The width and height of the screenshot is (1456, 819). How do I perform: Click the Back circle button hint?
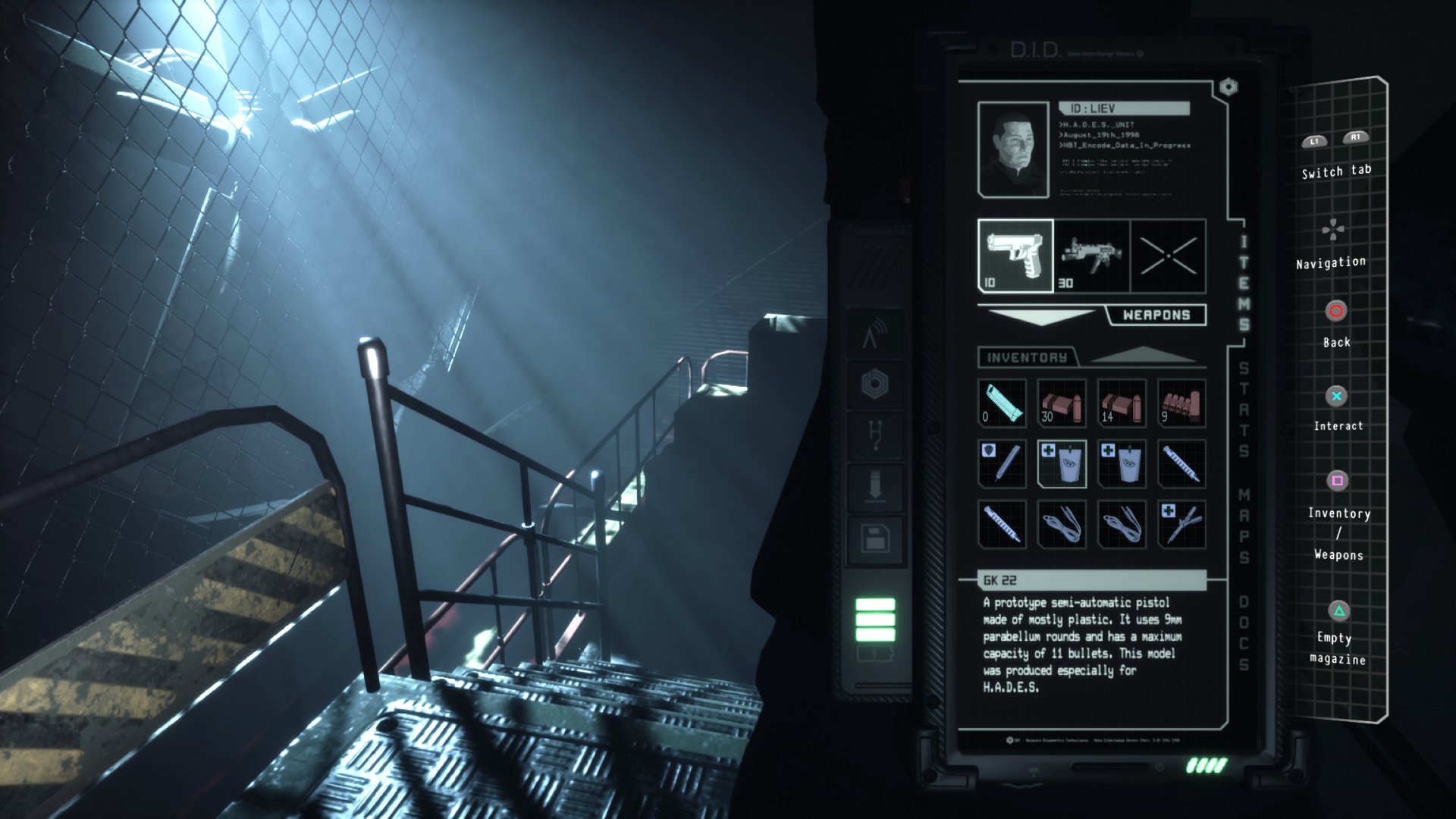coord(1335,310)
